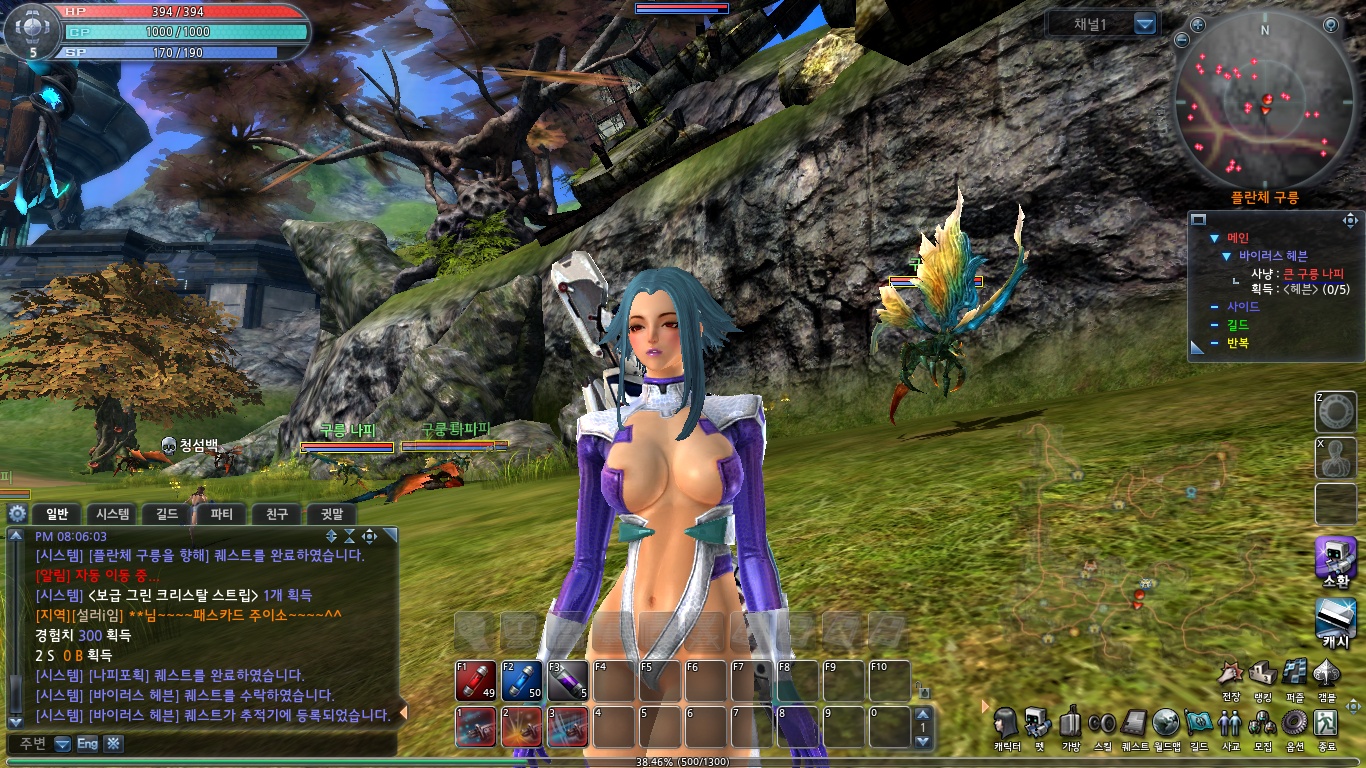This screenshot has height=768, width=1366.
Task: Open the 채널1 channel dropdown
Action: pos(1145,24)
